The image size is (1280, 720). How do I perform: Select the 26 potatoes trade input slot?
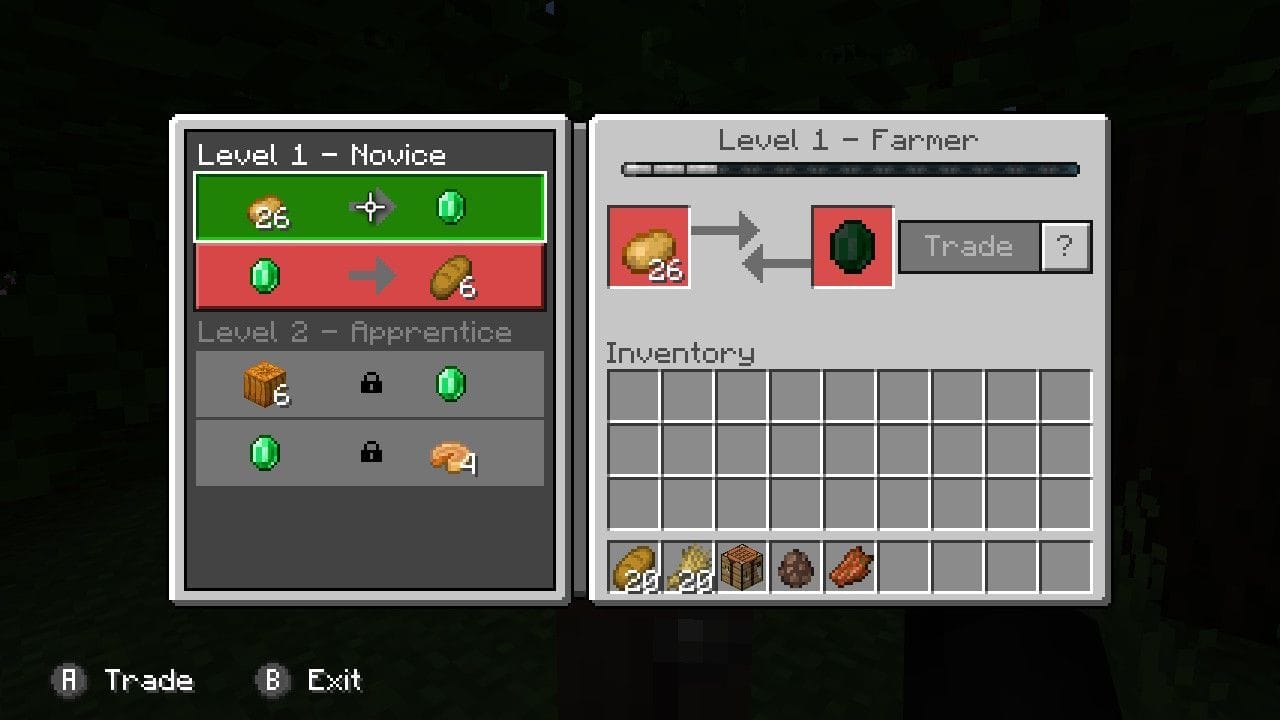(648, 247)
